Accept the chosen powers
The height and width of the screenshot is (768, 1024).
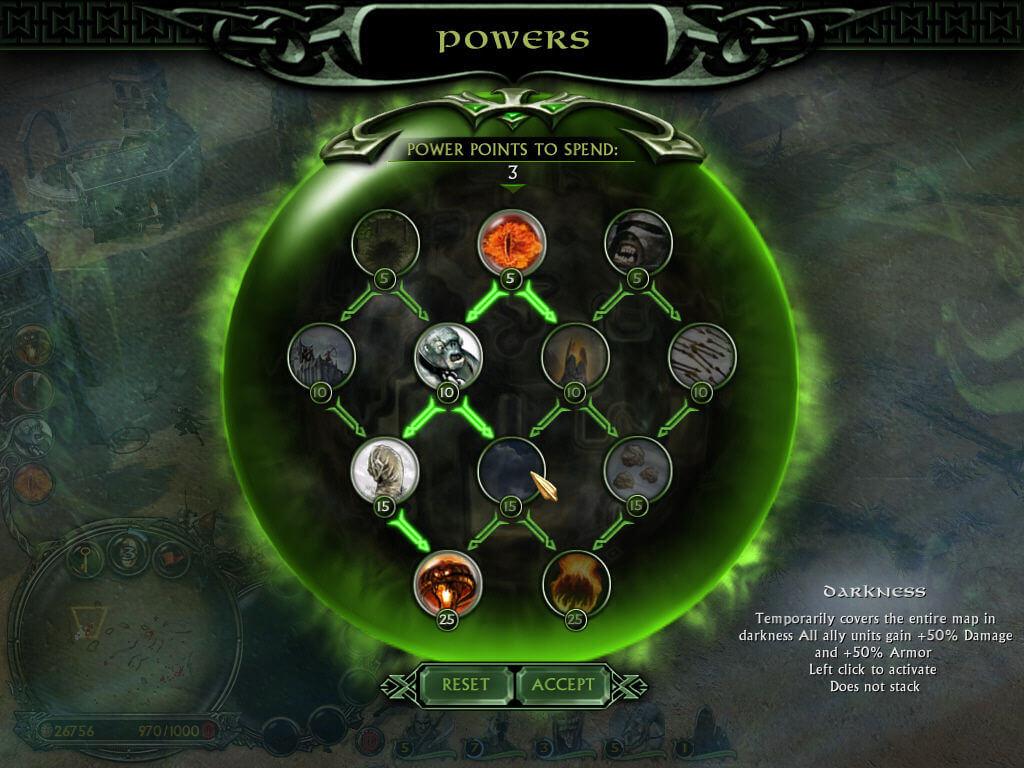(x=563, y=685)
